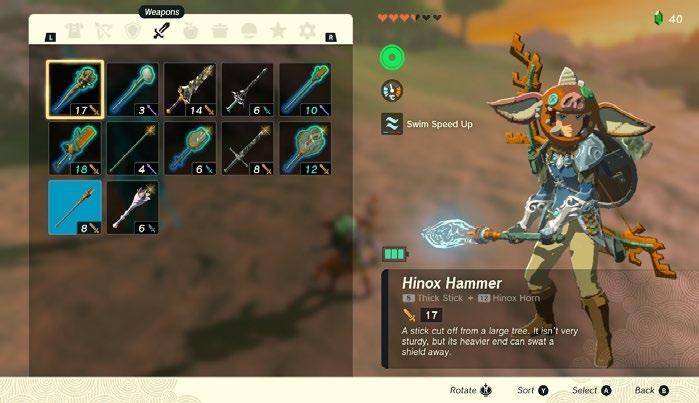699x403 pixels.
Task: Switch to the Armor tab
Action: (x=74, y=31)
